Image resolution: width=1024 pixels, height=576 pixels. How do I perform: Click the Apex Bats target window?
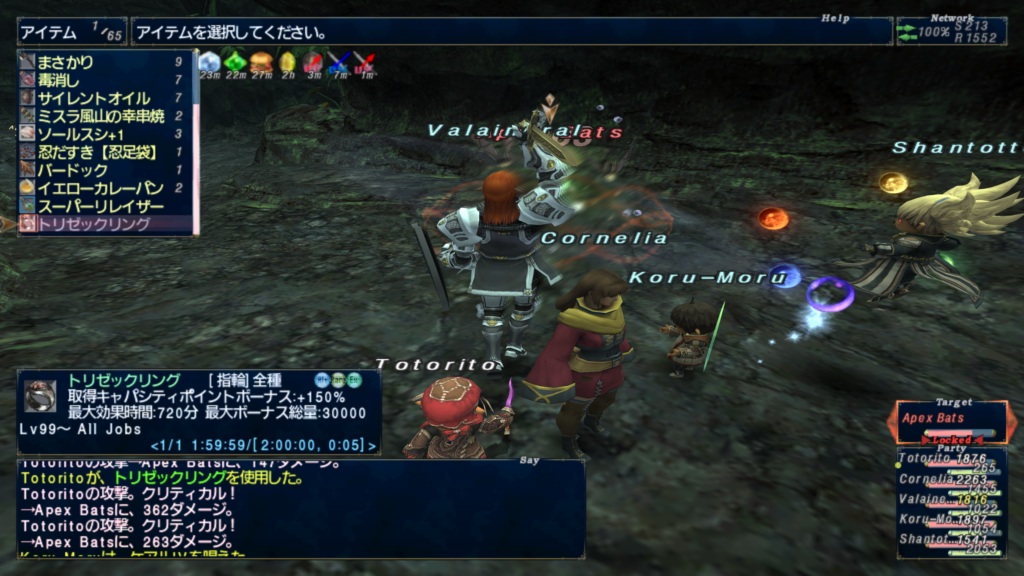948,420
